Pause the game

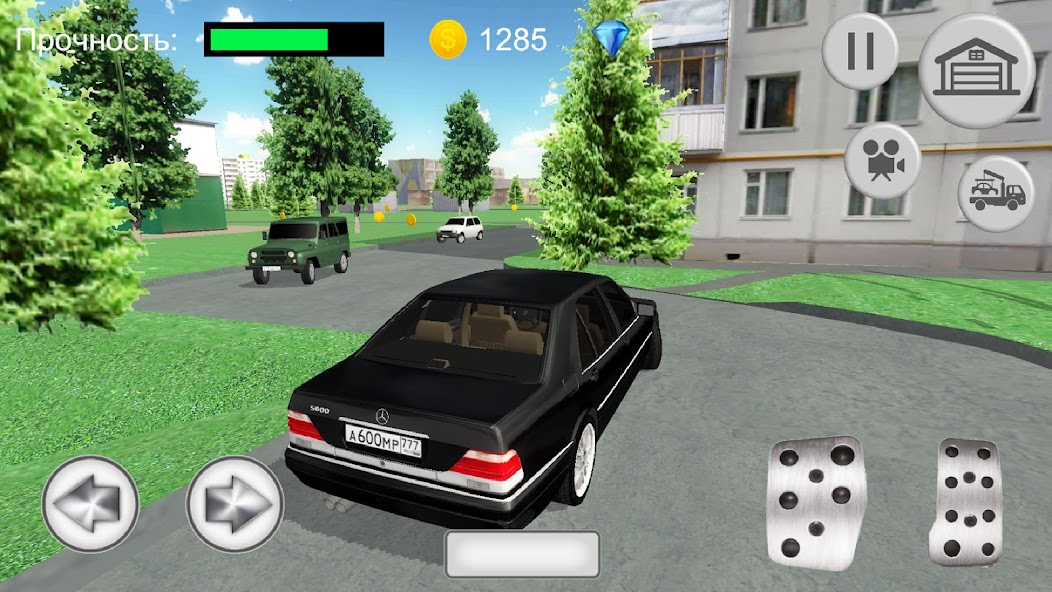[x=859, y=51]
